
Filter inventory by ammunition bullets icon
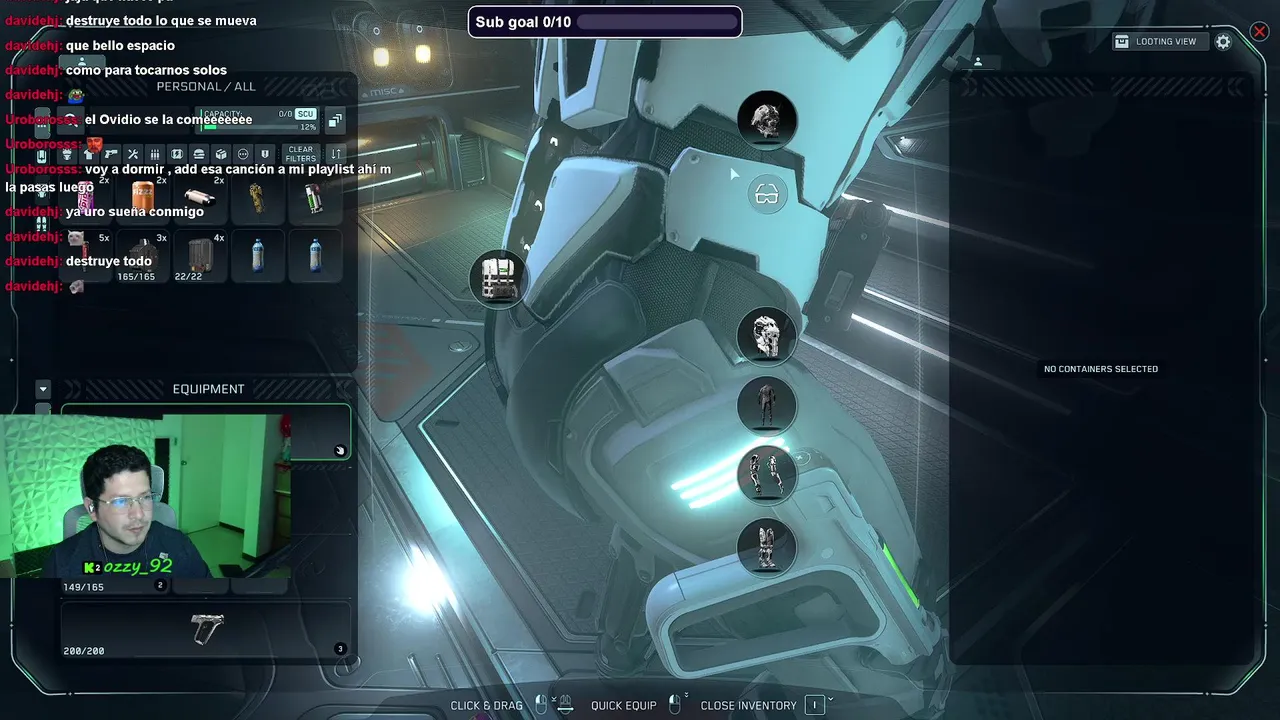click(x=155, y=154)
